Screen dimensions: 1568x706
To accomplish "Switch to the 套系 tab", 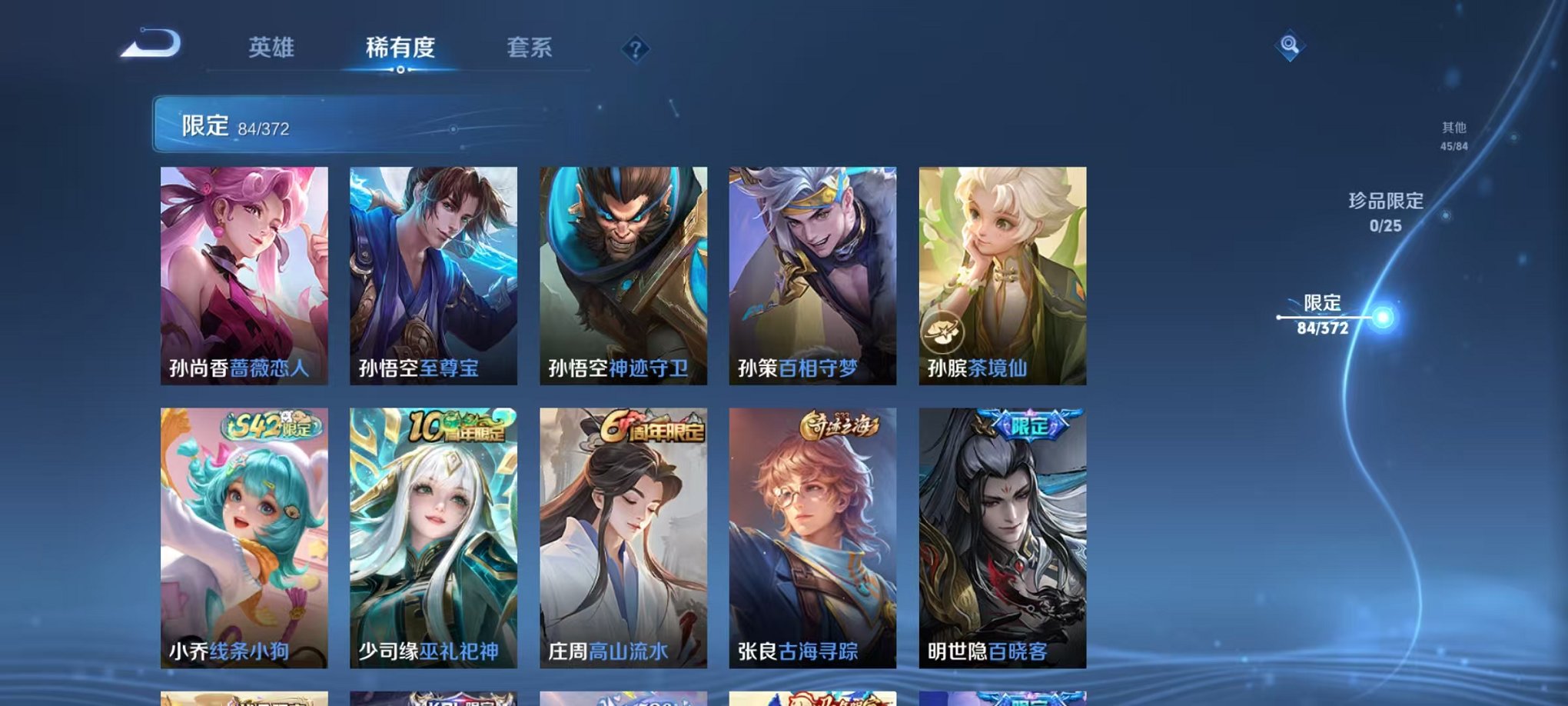I will click(x=530, y=48).
